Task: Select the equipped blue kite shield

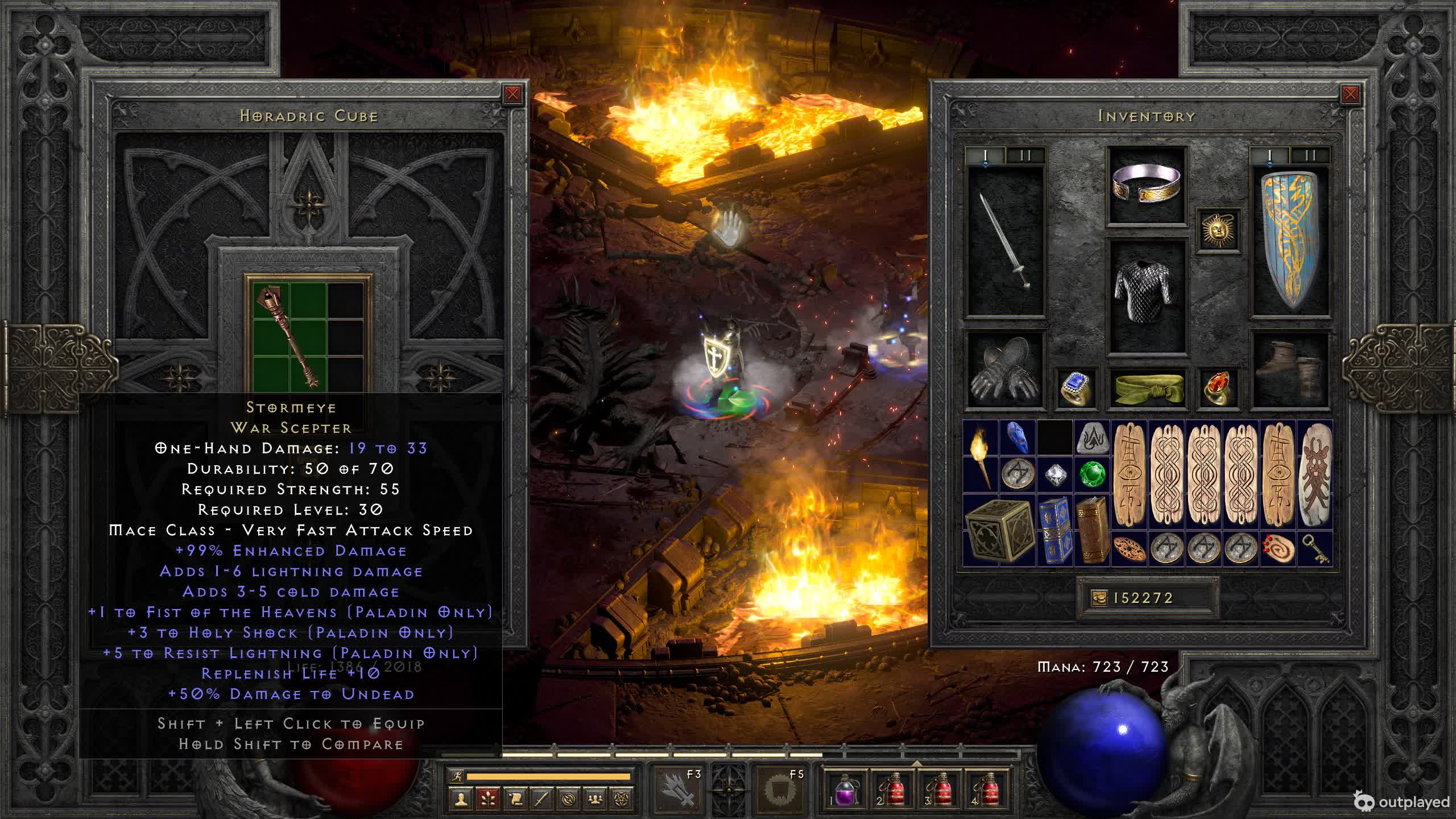Action: [1290, 242]
